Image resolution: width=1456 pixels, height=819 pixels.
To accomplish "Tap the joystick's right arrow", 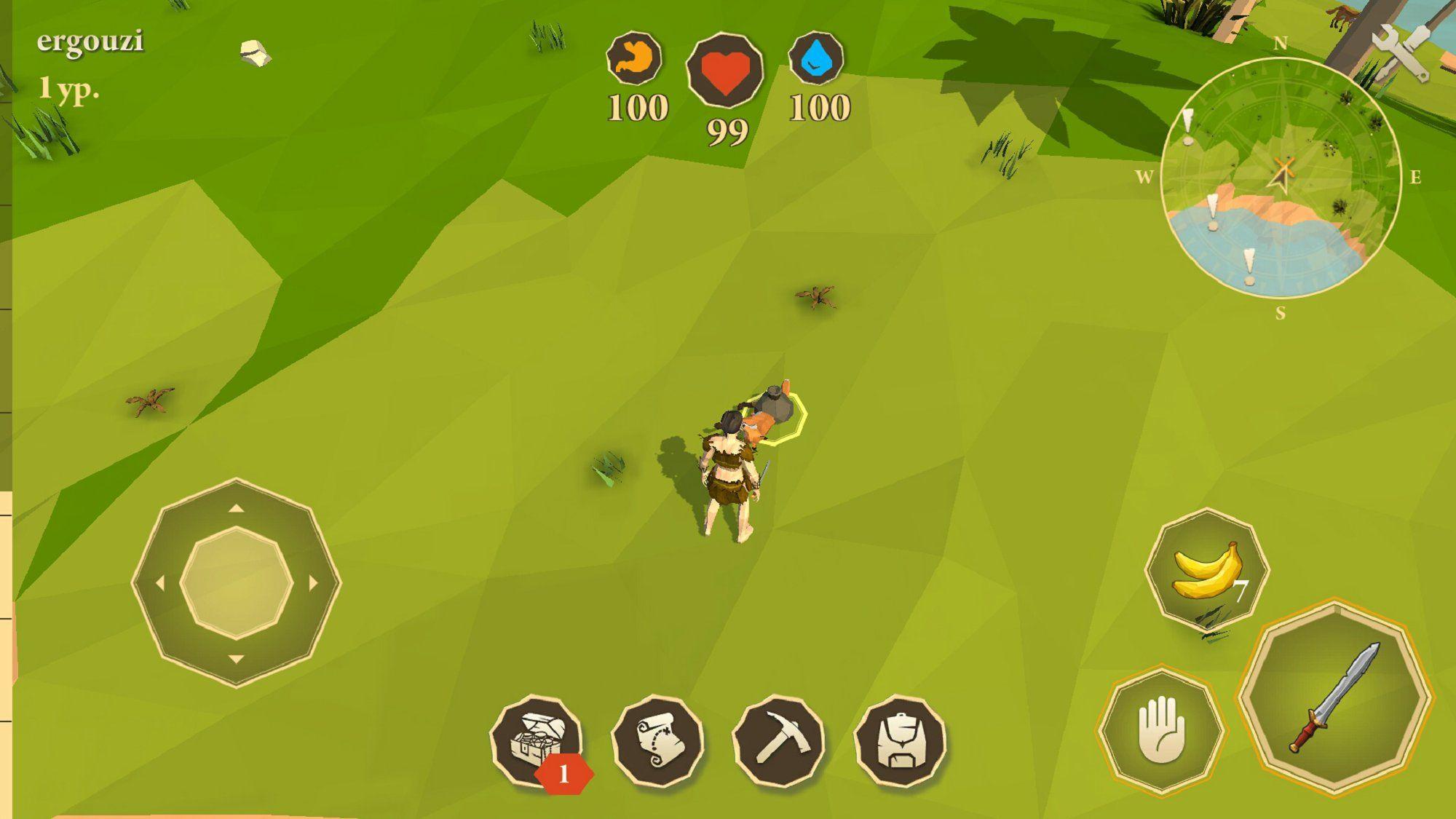I will point(314,582).
